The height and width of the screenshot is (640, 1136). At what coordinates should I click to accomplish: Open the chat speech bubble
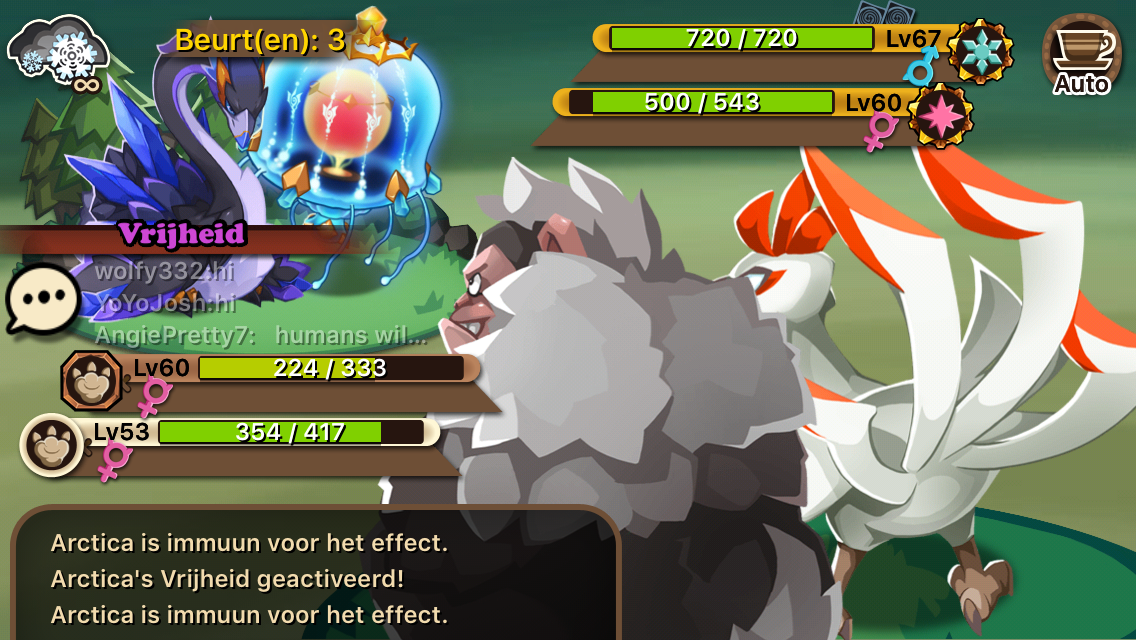[43, 299]
